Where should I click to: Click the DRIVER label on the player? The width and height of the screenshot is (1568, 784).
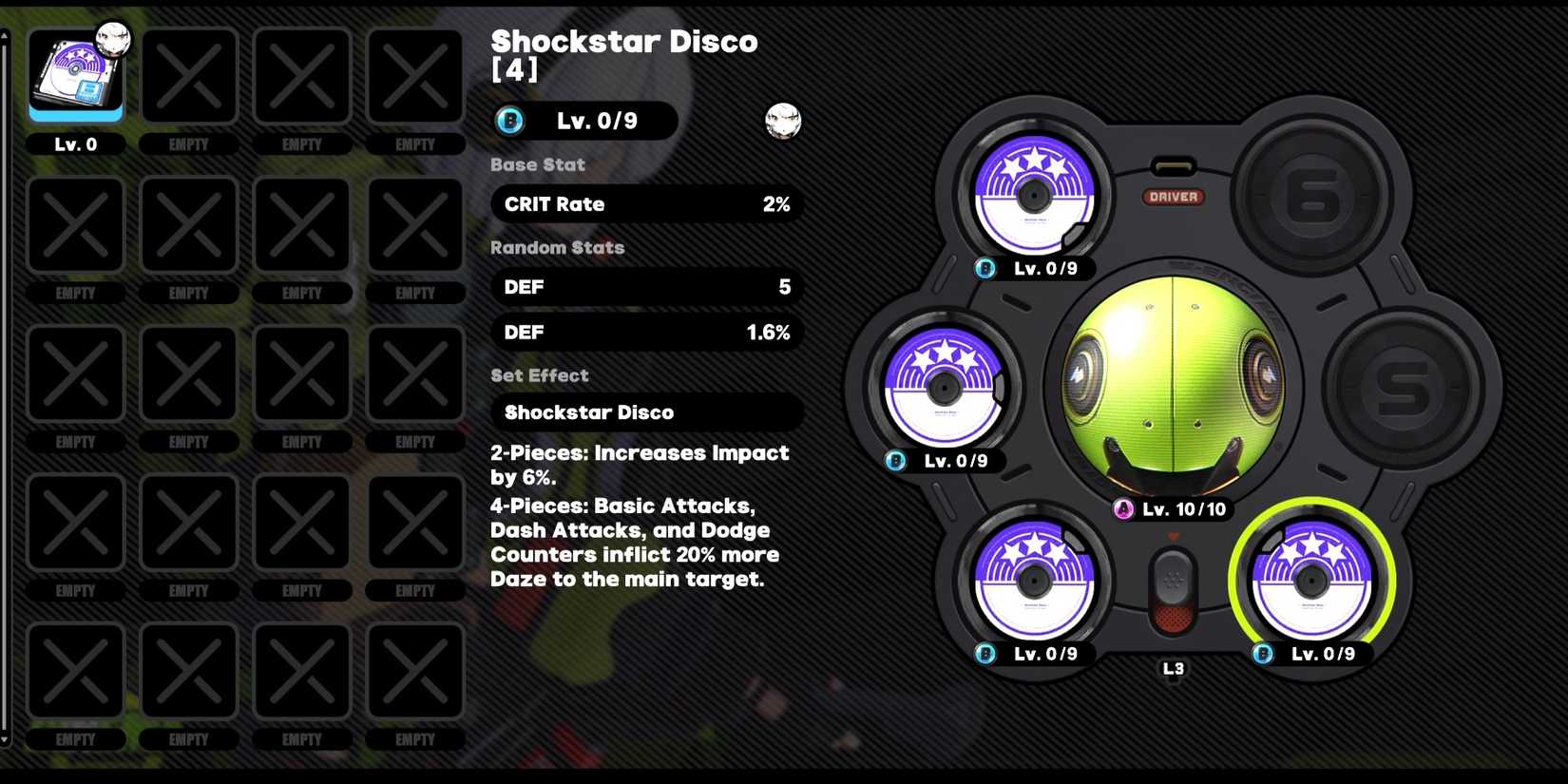click(1174, 198)
